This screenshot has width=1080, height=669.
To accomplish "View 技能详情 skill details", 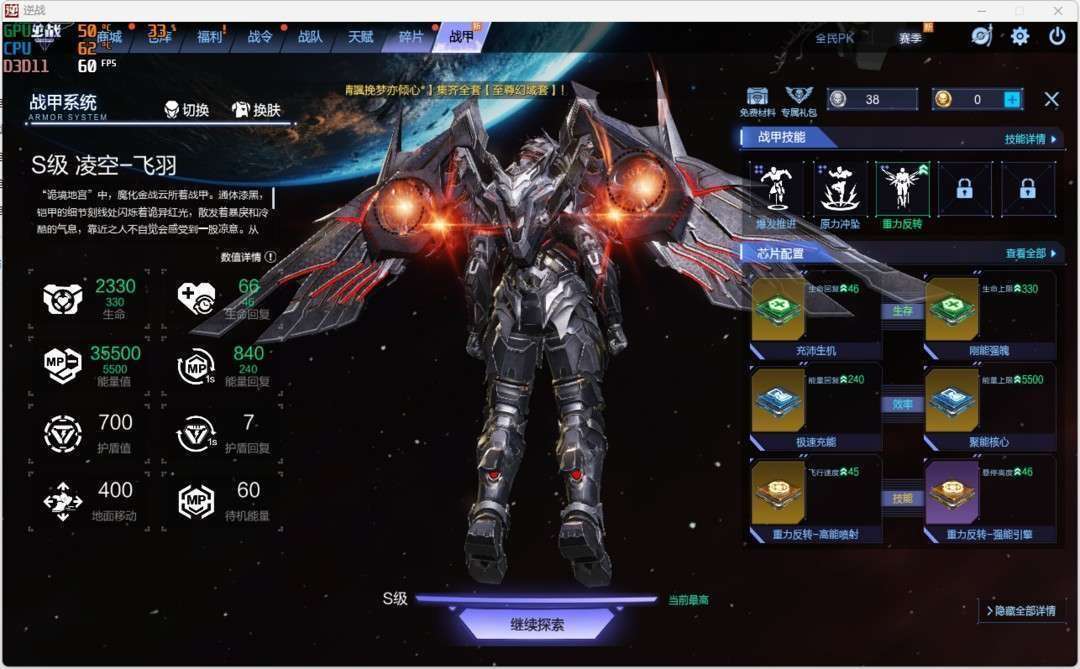I will [1030, 139].
